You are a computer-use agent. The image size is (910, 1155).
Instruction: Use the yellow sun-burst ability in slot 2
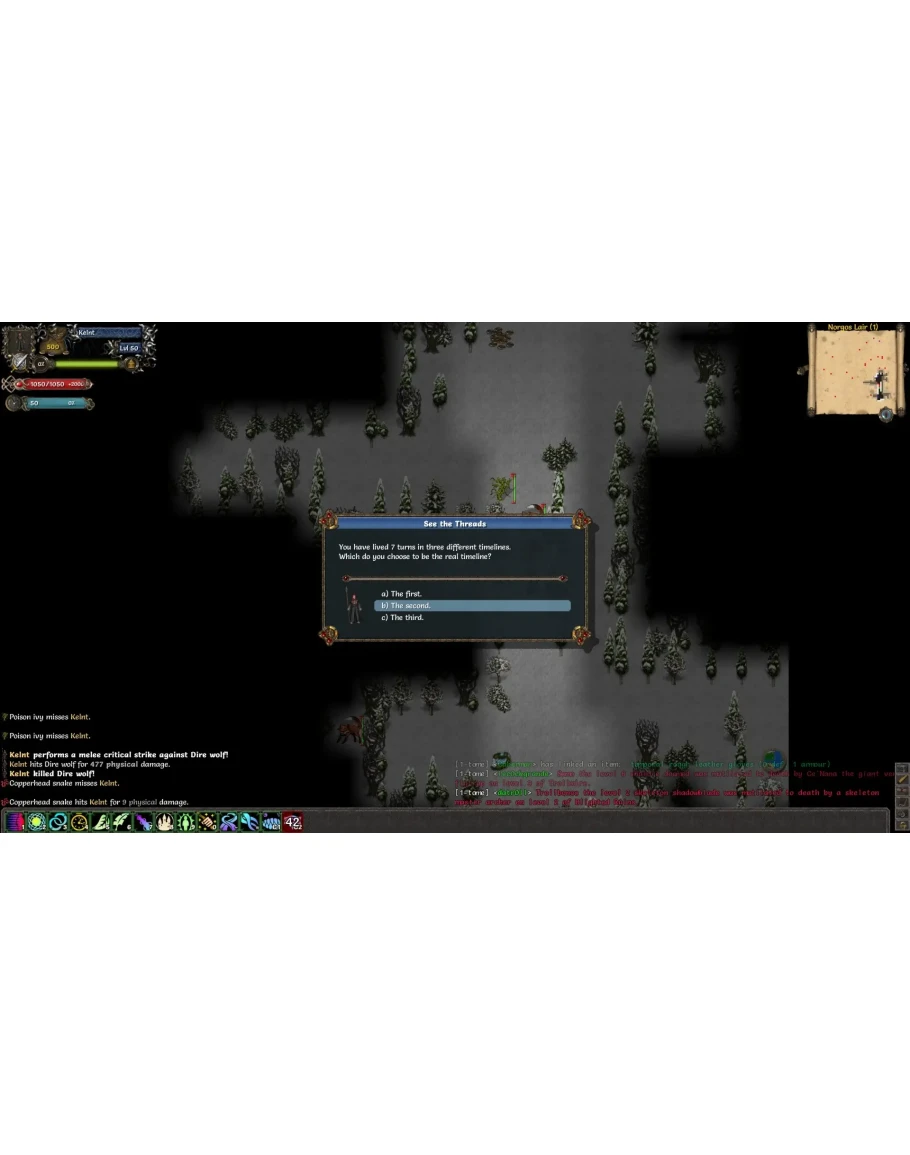[37, 822]
